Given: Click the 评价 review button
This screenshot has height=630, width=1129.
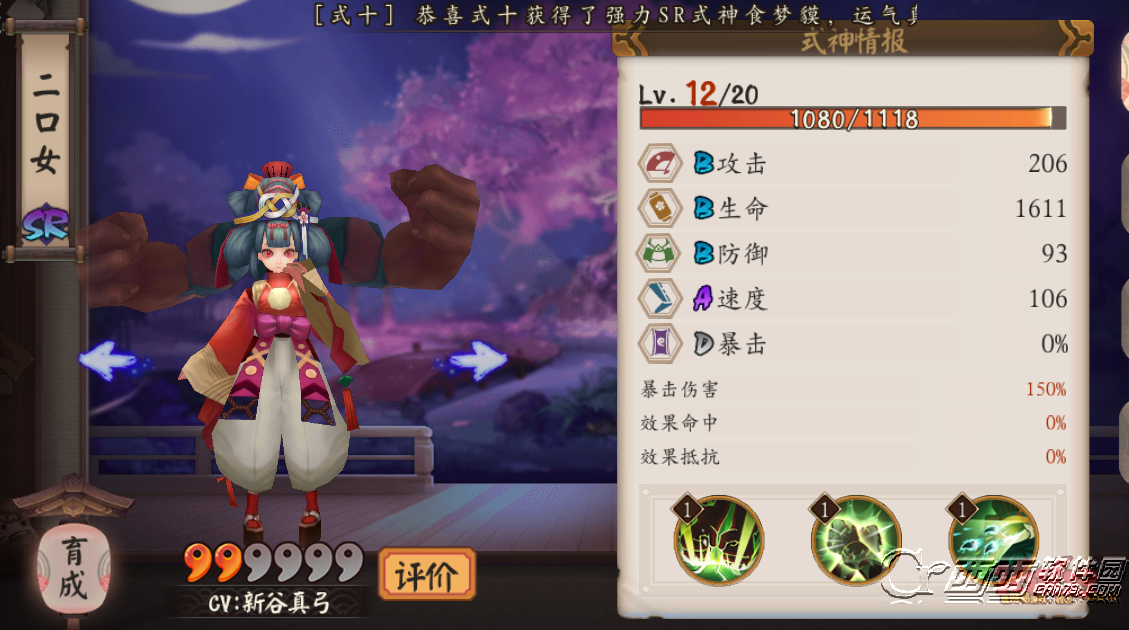Looking at the screenshot, I should point(427,575).
